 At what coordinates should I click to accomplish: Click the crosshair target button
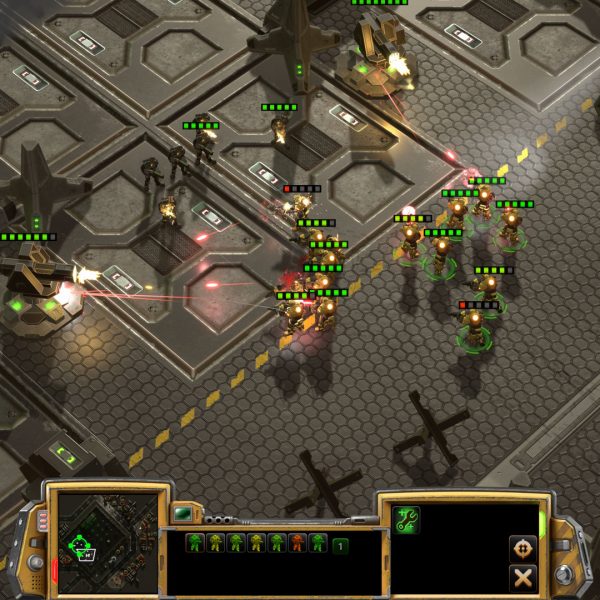point(522,548)
